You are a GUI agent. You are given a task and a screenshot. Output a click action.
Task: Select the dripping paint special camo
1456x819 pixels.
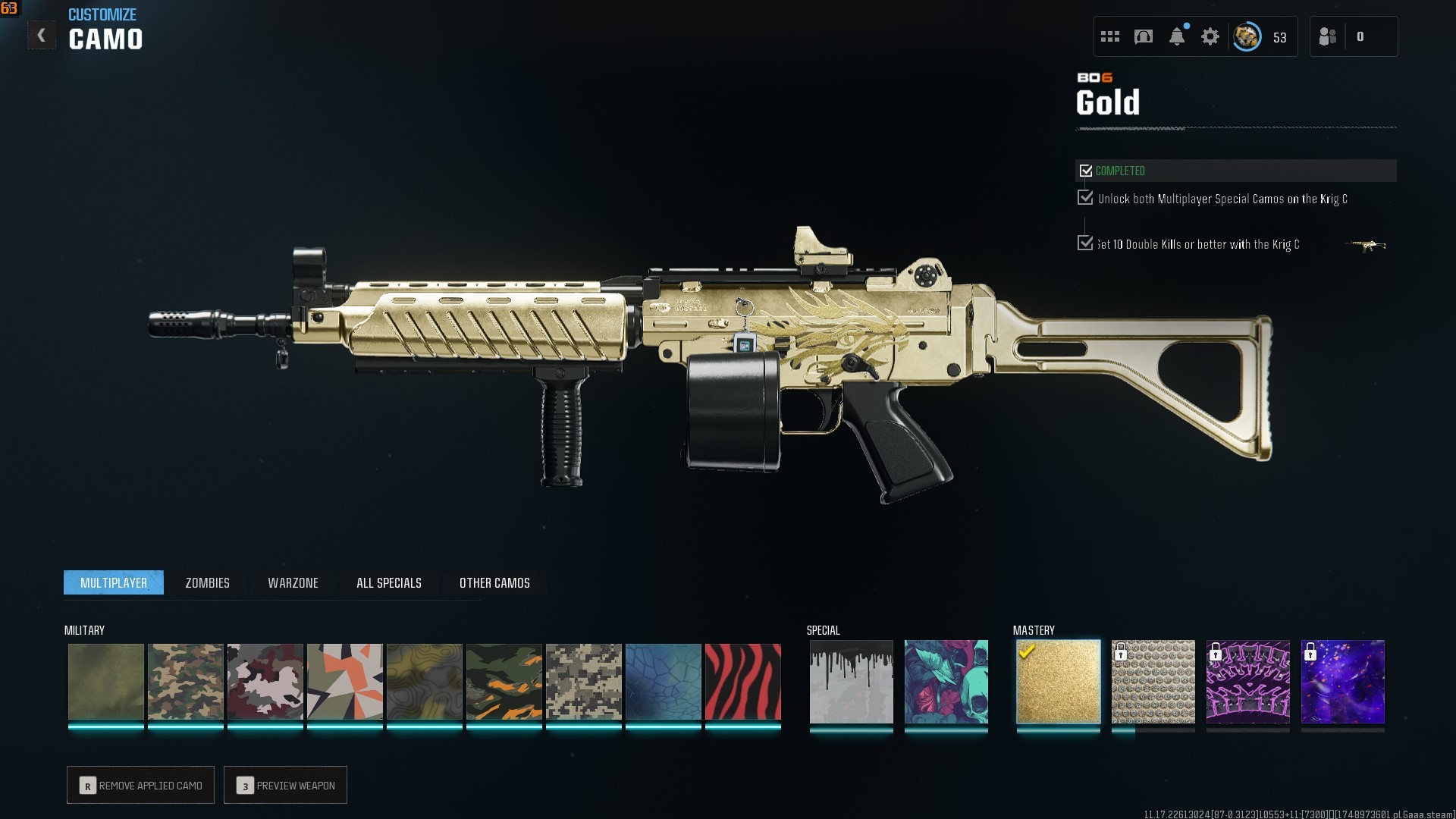pos(851,681)
